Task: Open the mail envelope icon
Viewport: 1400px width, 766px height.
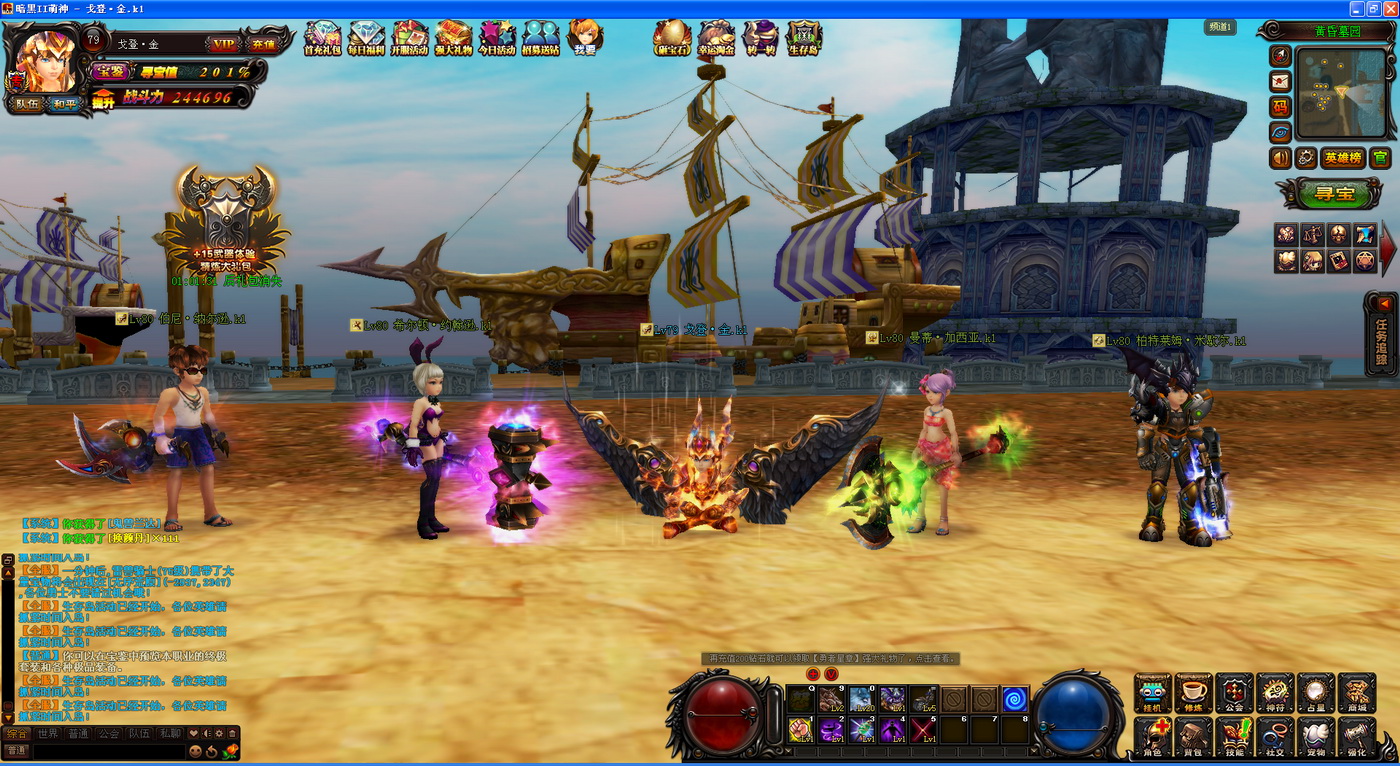Action: pos(1280,81)
